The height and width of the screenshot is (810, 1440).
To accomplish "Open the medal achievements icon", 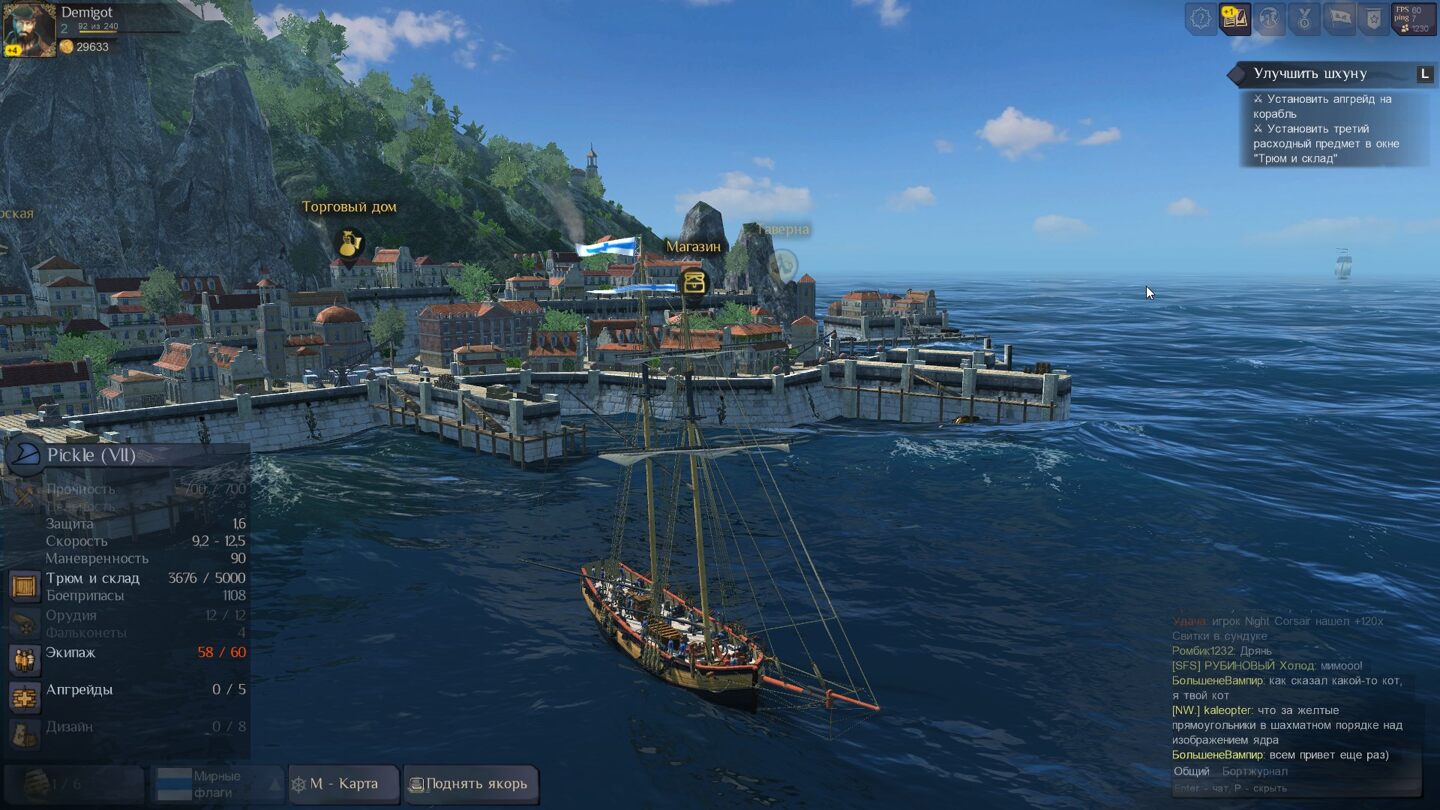I will point(1304,18).
